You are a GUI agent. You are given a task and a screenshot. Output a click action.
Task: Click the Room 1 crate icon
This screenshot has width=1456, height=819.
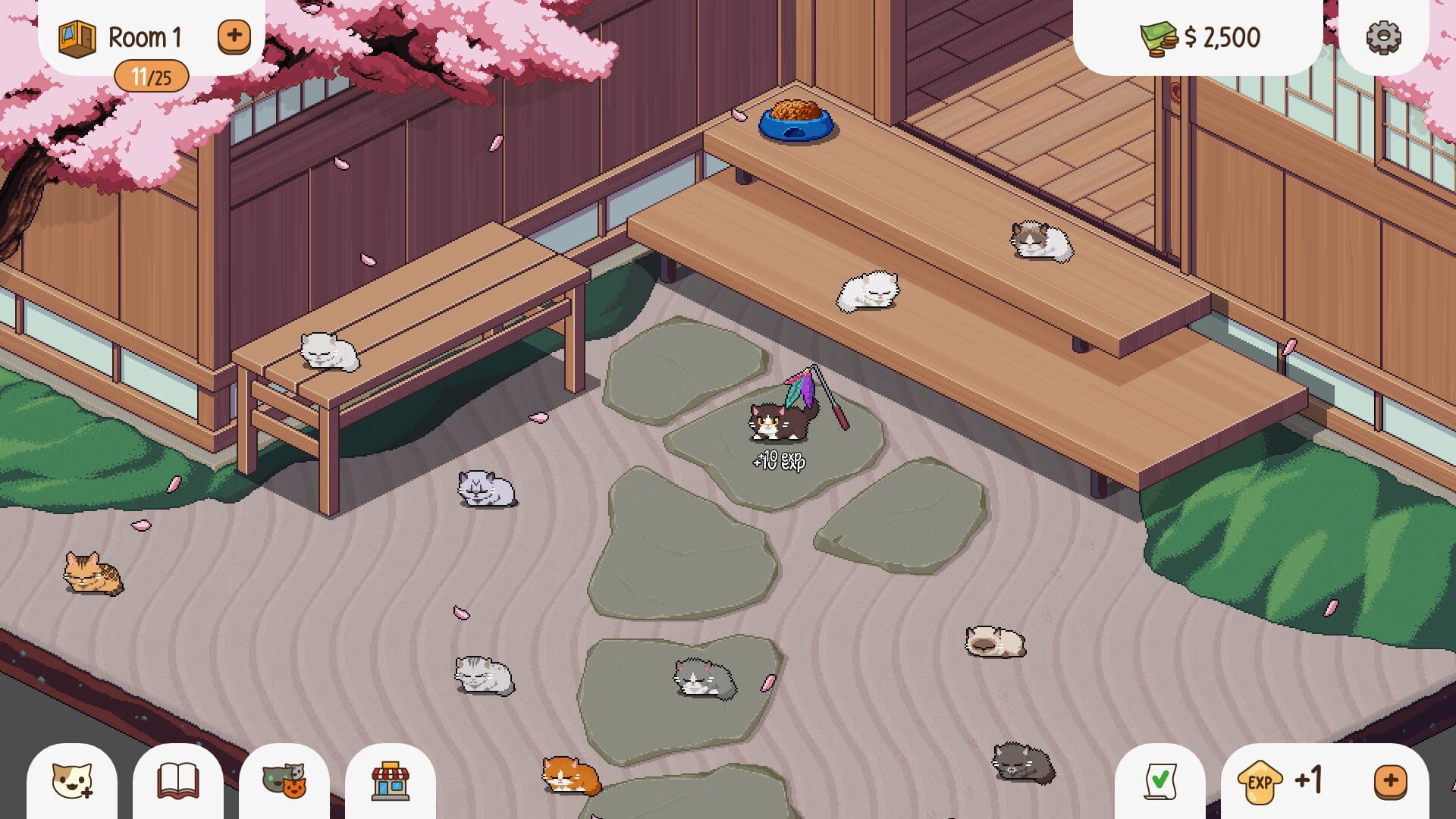[76, 35]
